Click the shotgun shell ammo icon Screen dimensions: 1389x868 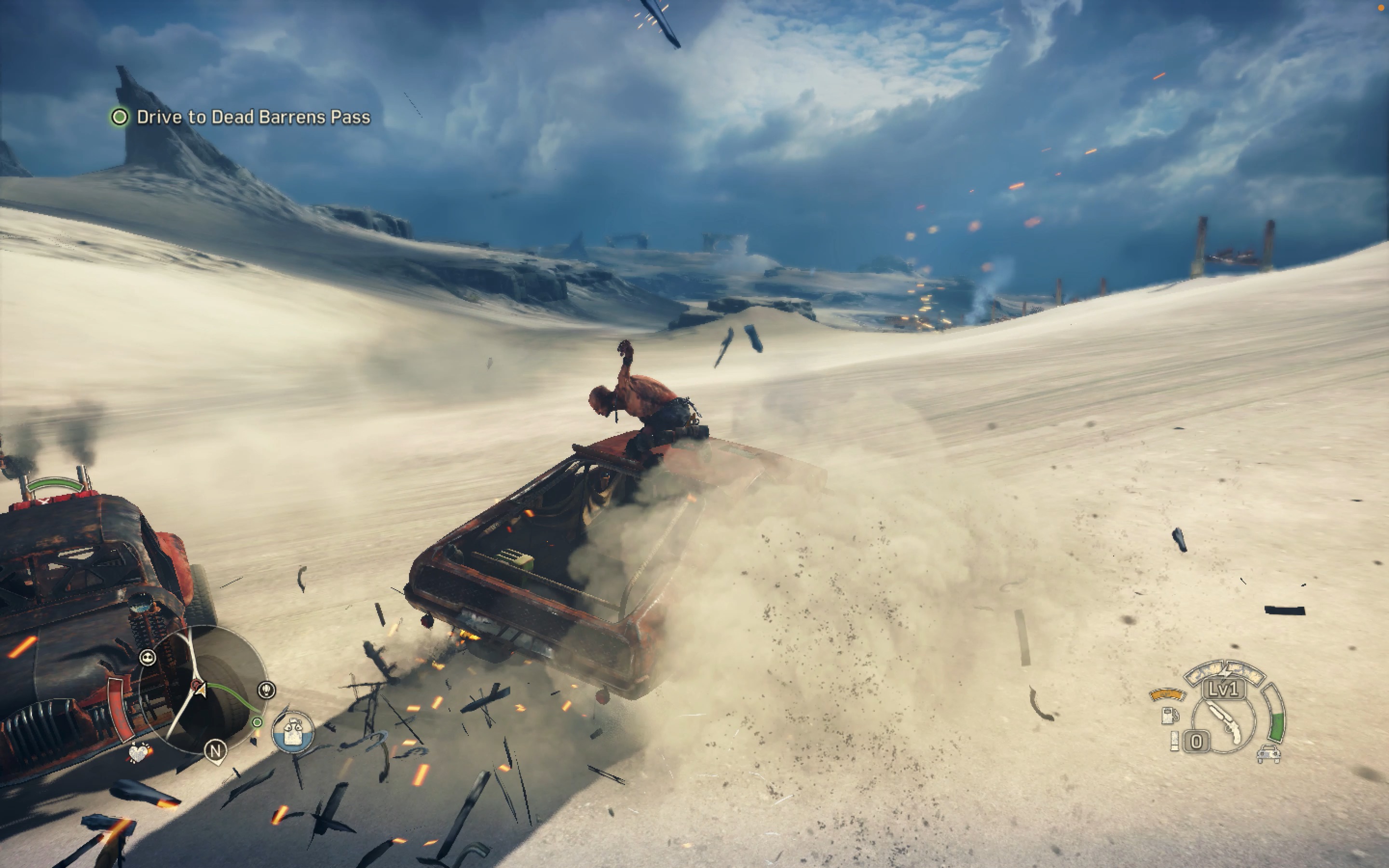(1175, 742)
